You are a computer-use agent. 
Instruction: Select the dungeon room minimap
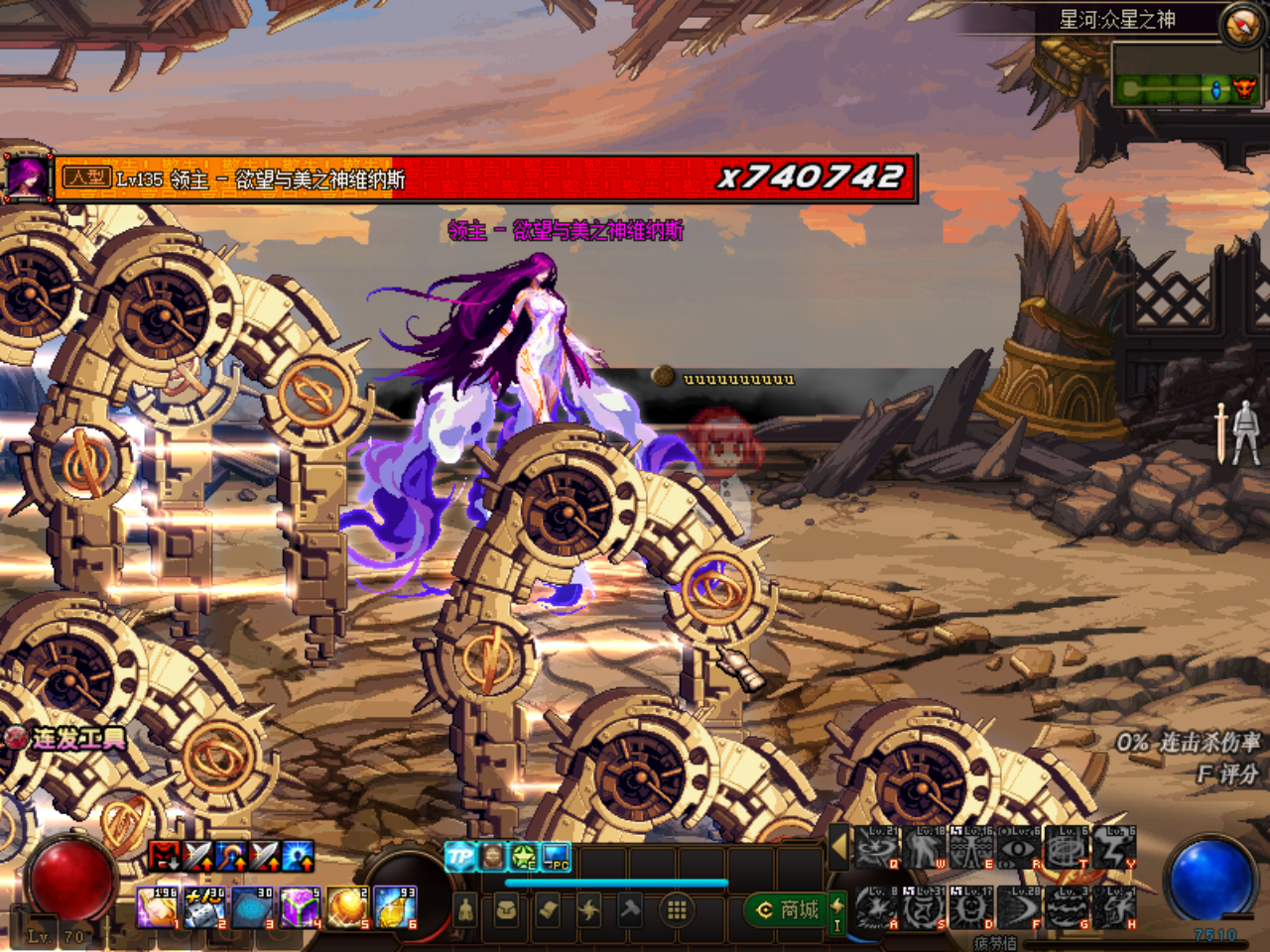tap(1187, 90)
